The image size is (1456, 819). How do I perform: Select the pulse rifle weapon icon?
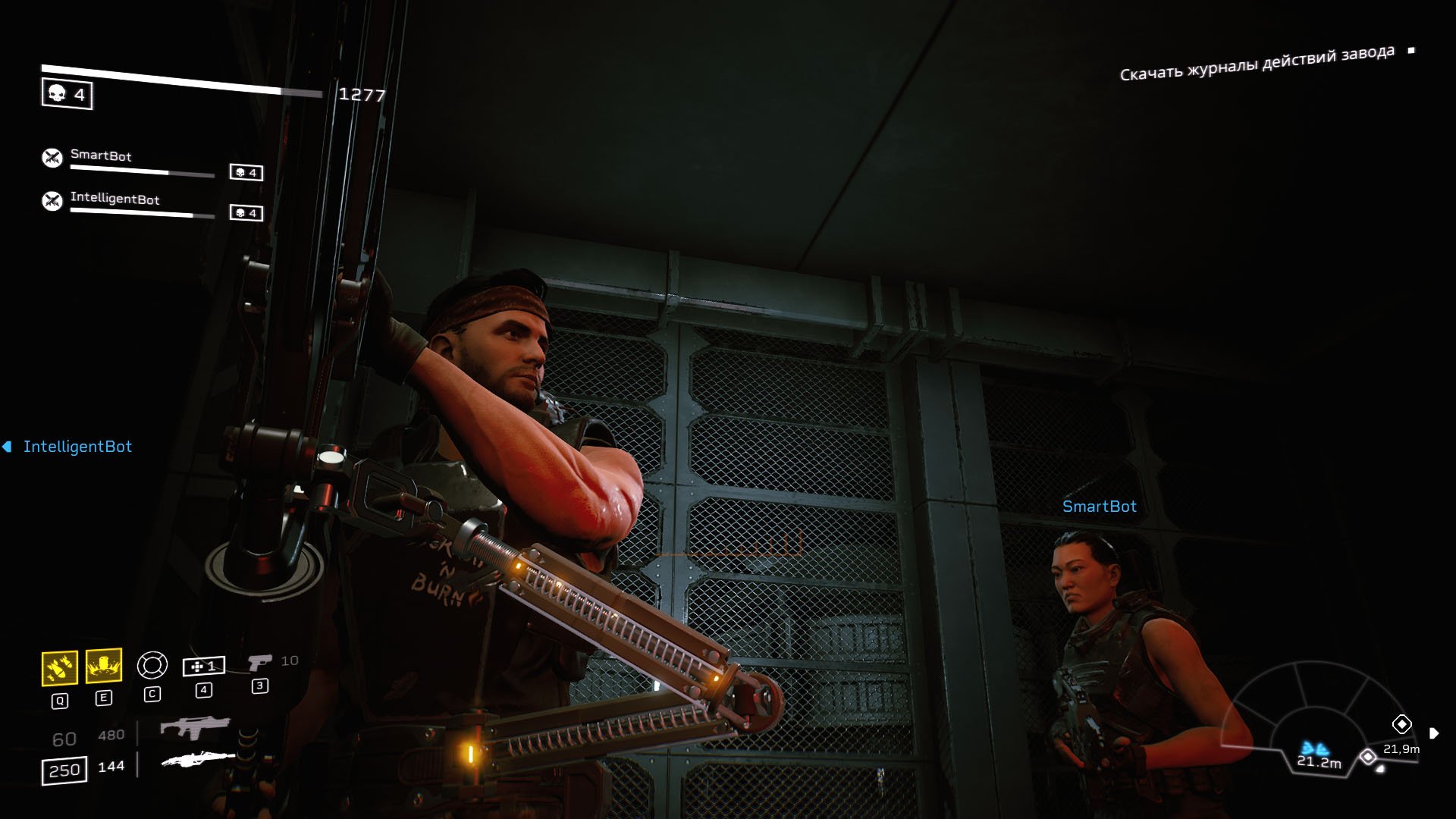tap(195, 728)
